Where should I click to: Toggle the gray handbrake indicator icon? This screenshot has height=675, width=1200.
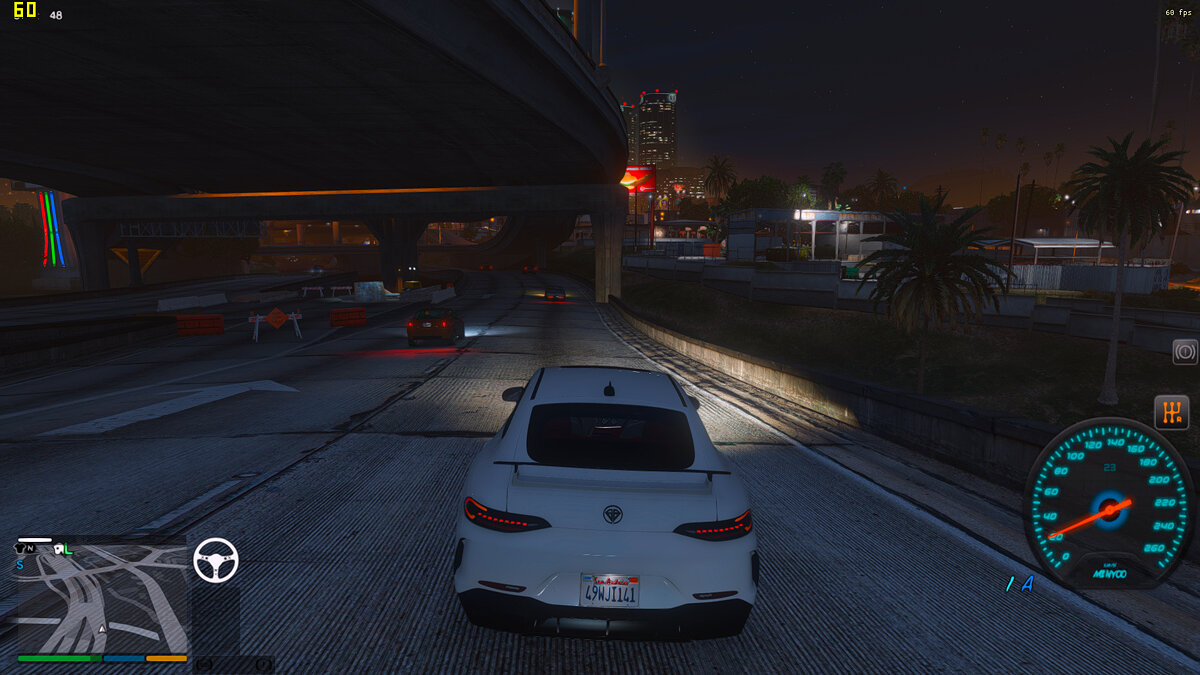tap(1185, 352)
